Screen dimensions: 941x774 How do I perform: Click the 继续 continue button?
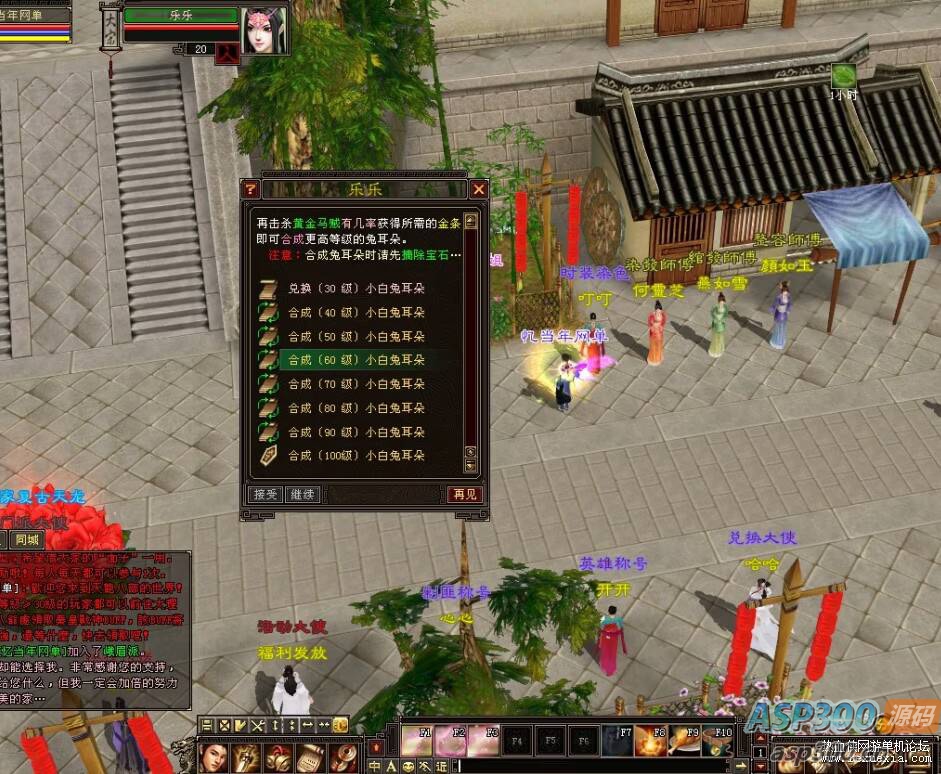pyautogui.click(x=301, y=494)
